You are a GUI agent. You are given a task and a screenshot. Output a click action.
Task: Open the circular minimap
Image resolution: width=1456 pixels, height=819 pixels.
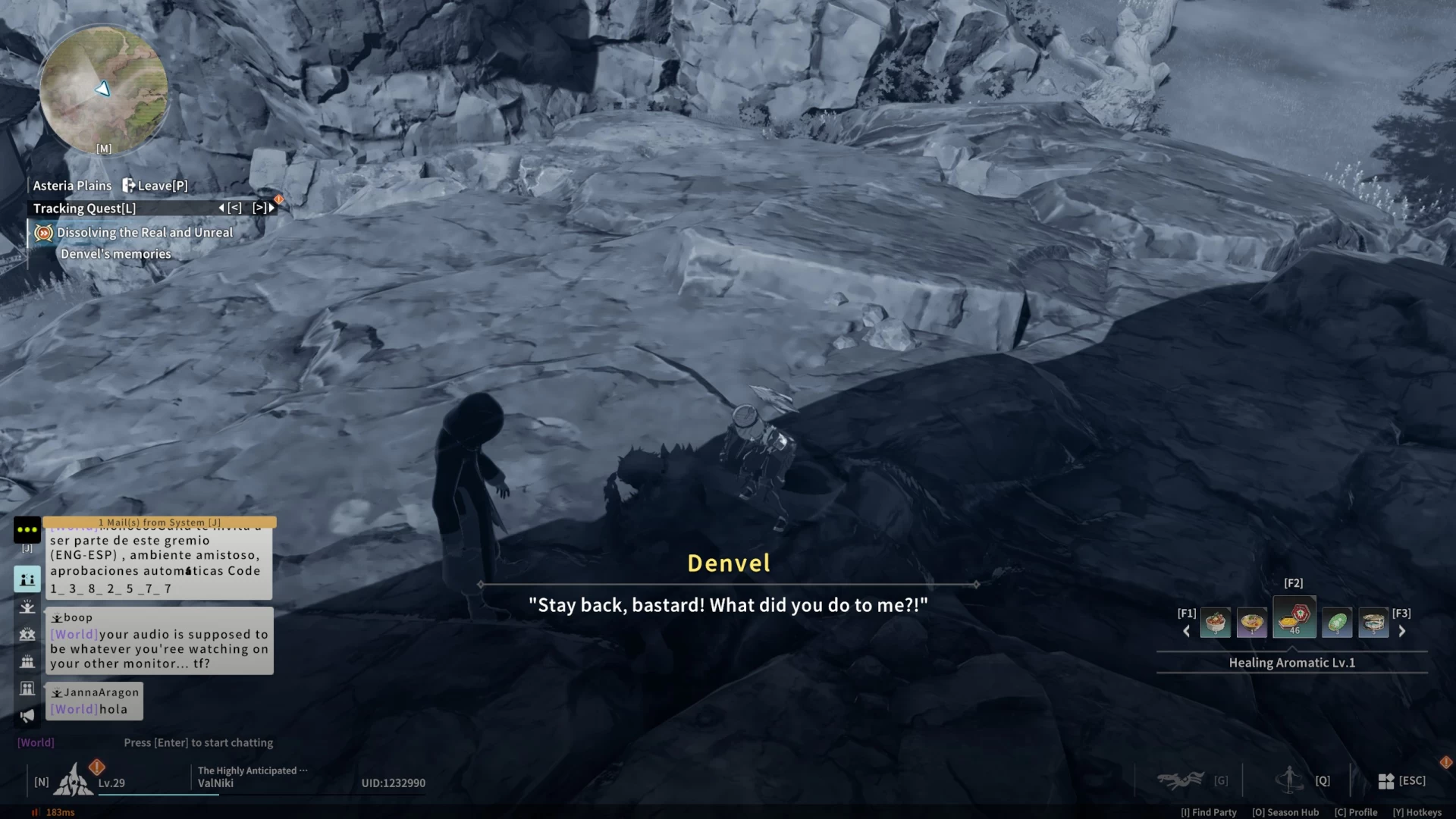coord(104,89)
